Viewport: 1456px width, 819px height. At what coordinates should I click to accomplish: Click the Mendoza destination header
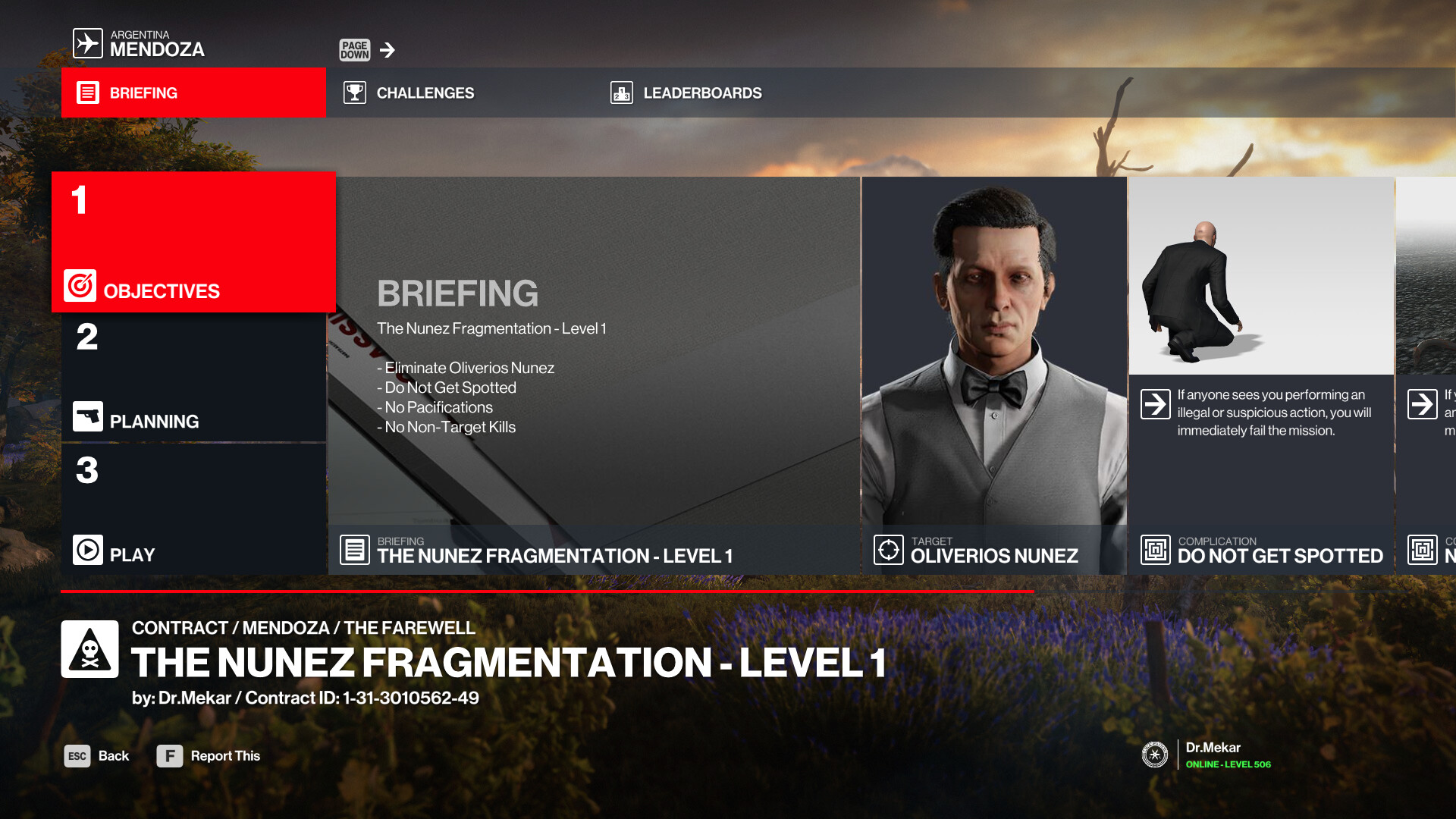point(140,44)
